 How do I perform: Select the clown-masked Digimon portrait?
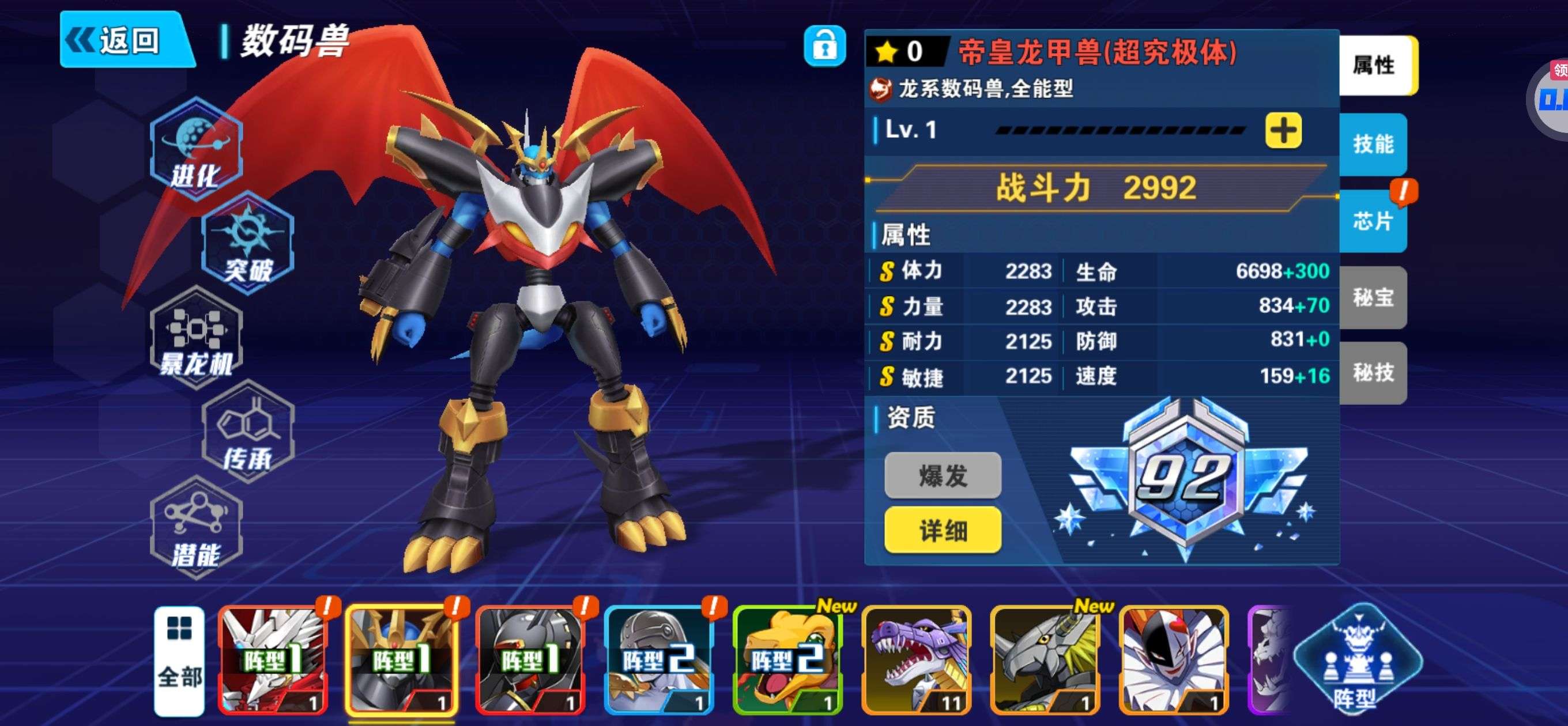coord(1174,661)
